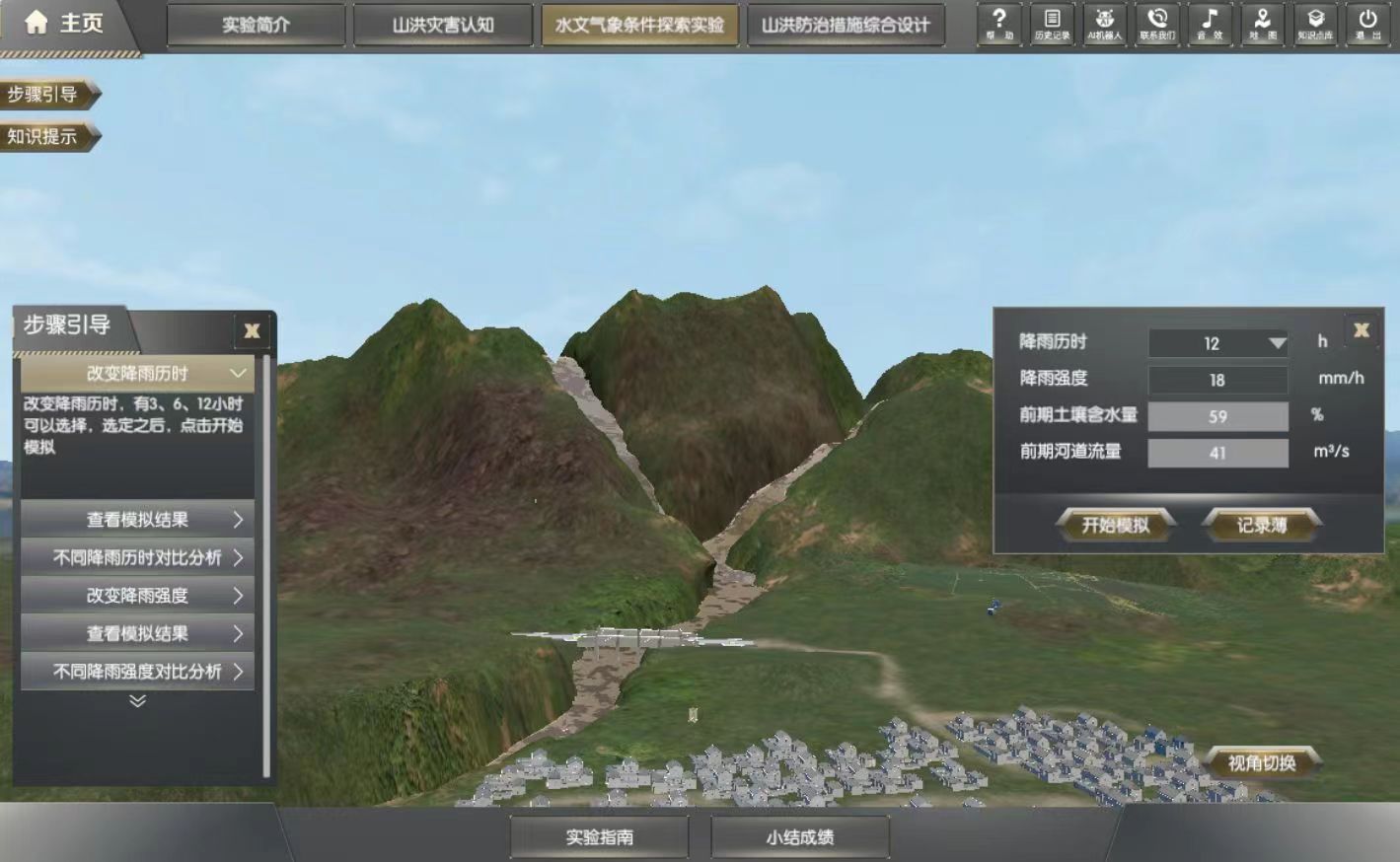Image resolution: width=1400 pixels, height=862 pixels.
Task: Expand more steps with the double chevron
Action: [x=136, y=702]
